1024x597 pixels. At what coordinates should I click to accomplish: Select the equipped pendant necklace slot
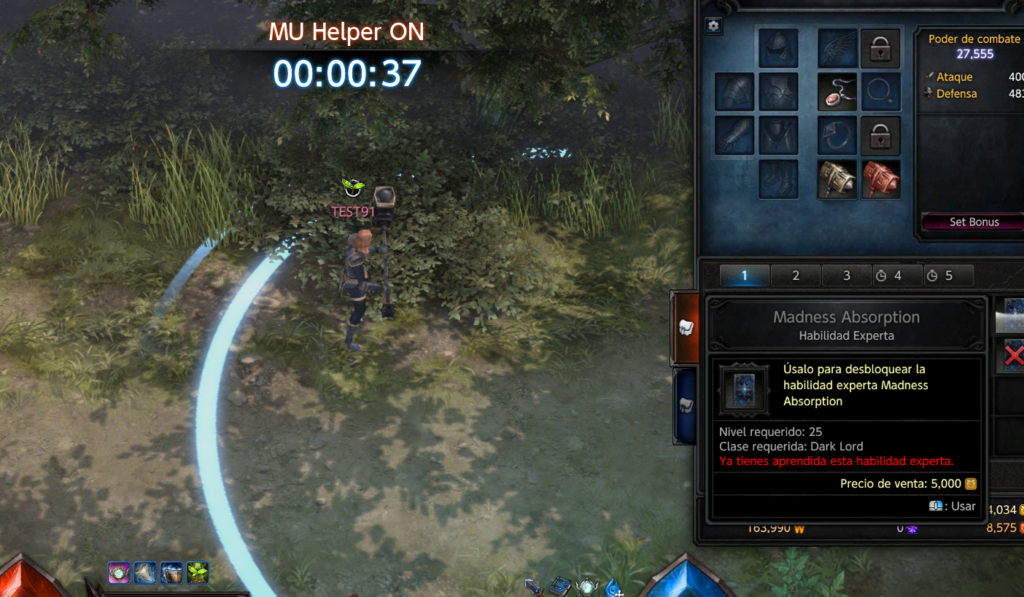[x=837, y=91]
